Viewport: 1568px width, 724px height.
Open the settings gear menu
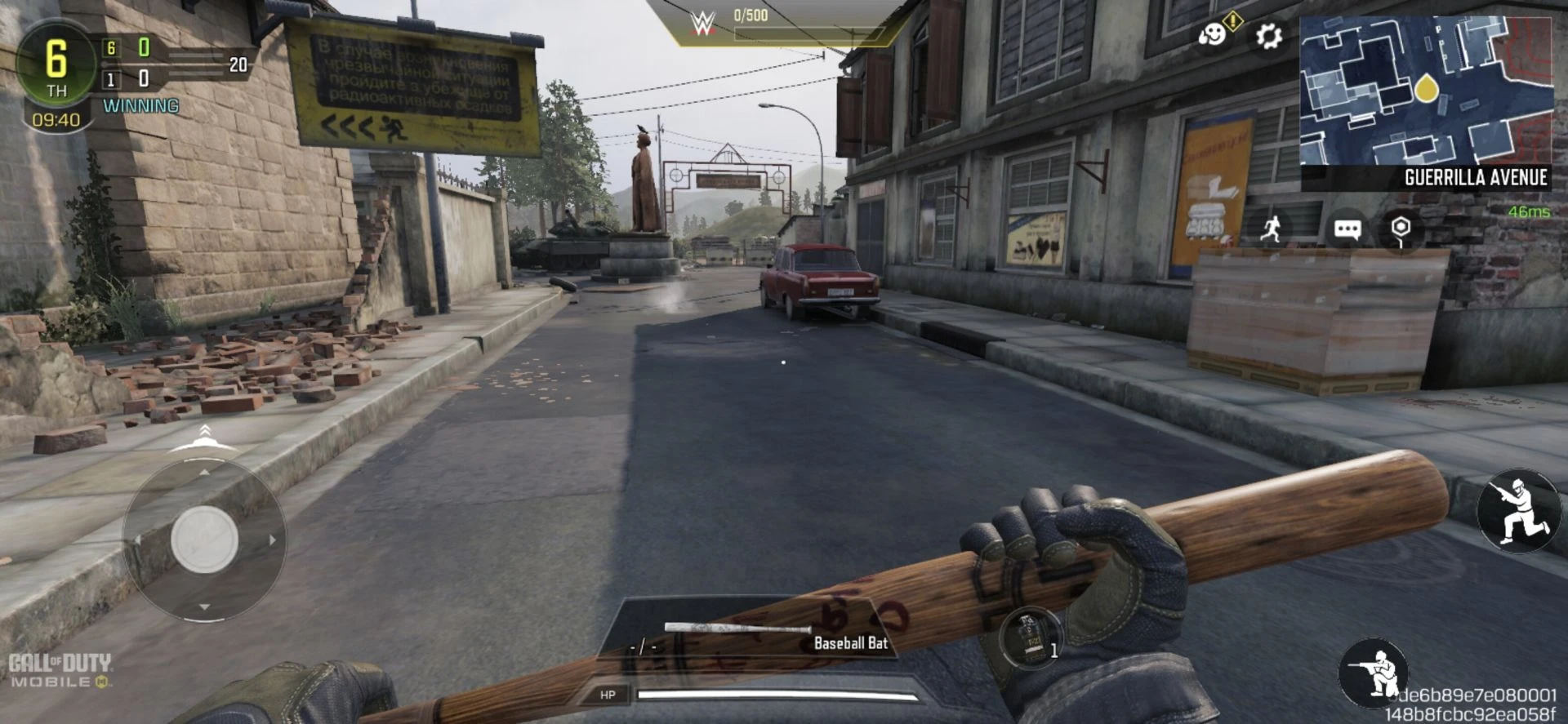pos(1268,36)
